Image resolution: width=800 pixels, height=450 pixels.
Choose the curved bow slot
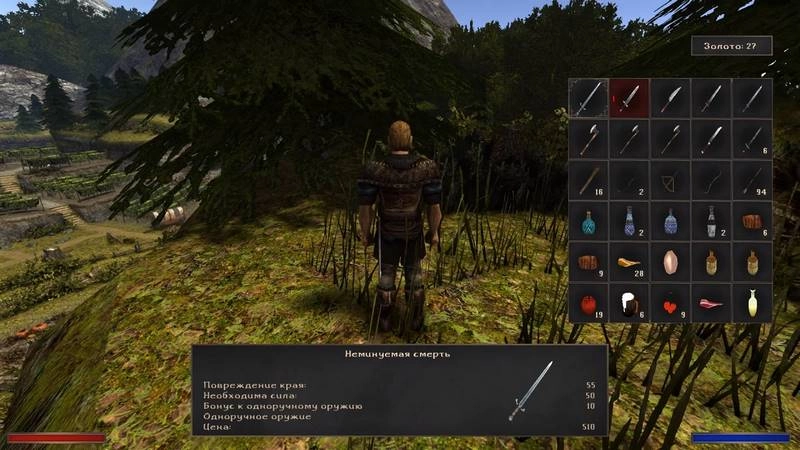point(711,180)
